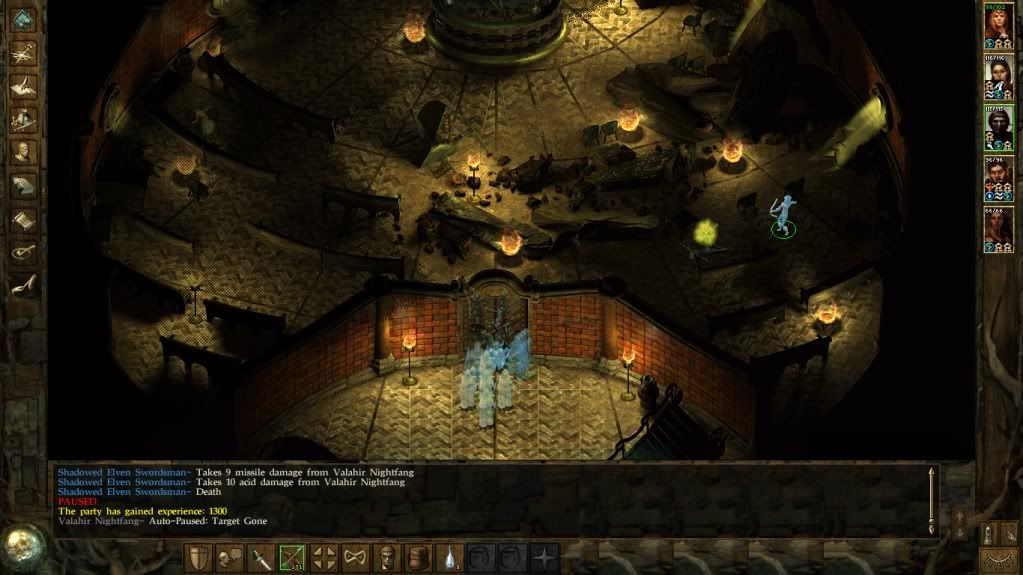Open the special abilities star button

point(545,558)
